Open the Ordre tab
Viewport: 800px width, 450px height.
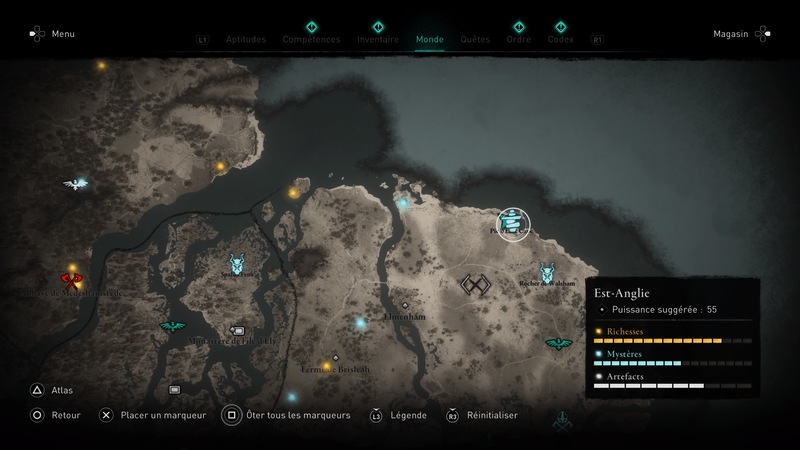(518, 40)
